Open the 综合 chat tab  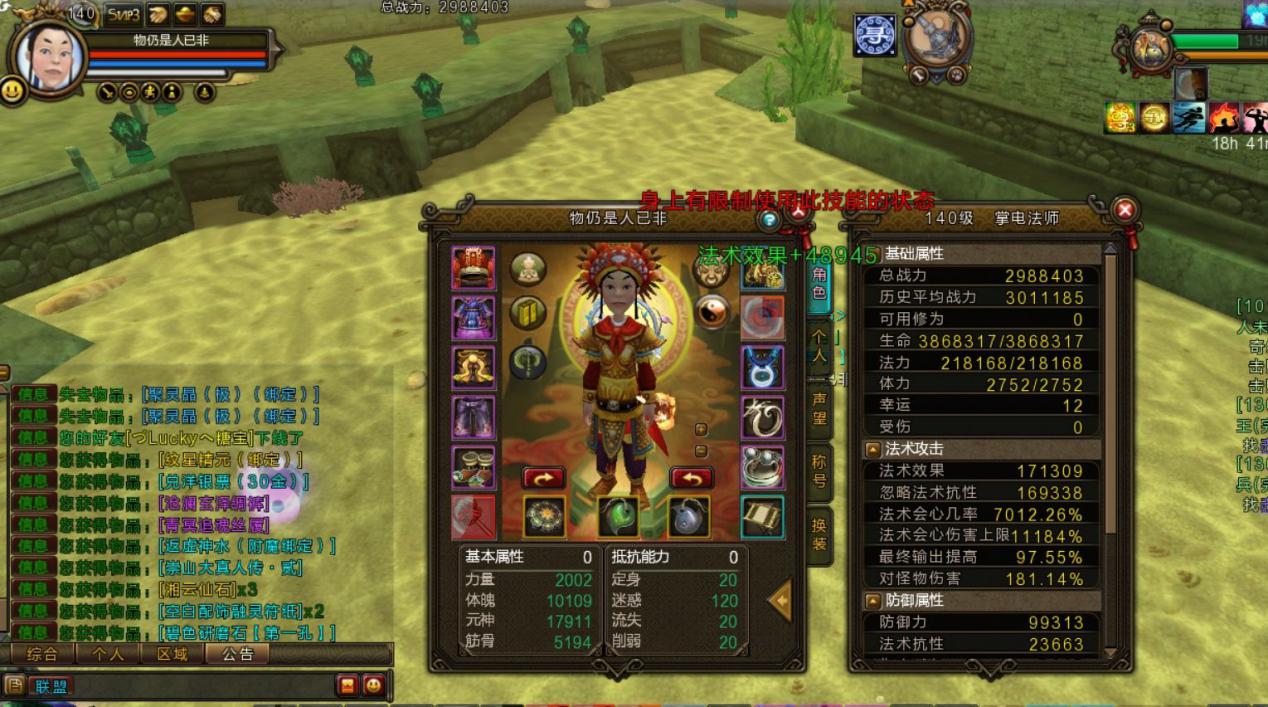tap(43, 654)
